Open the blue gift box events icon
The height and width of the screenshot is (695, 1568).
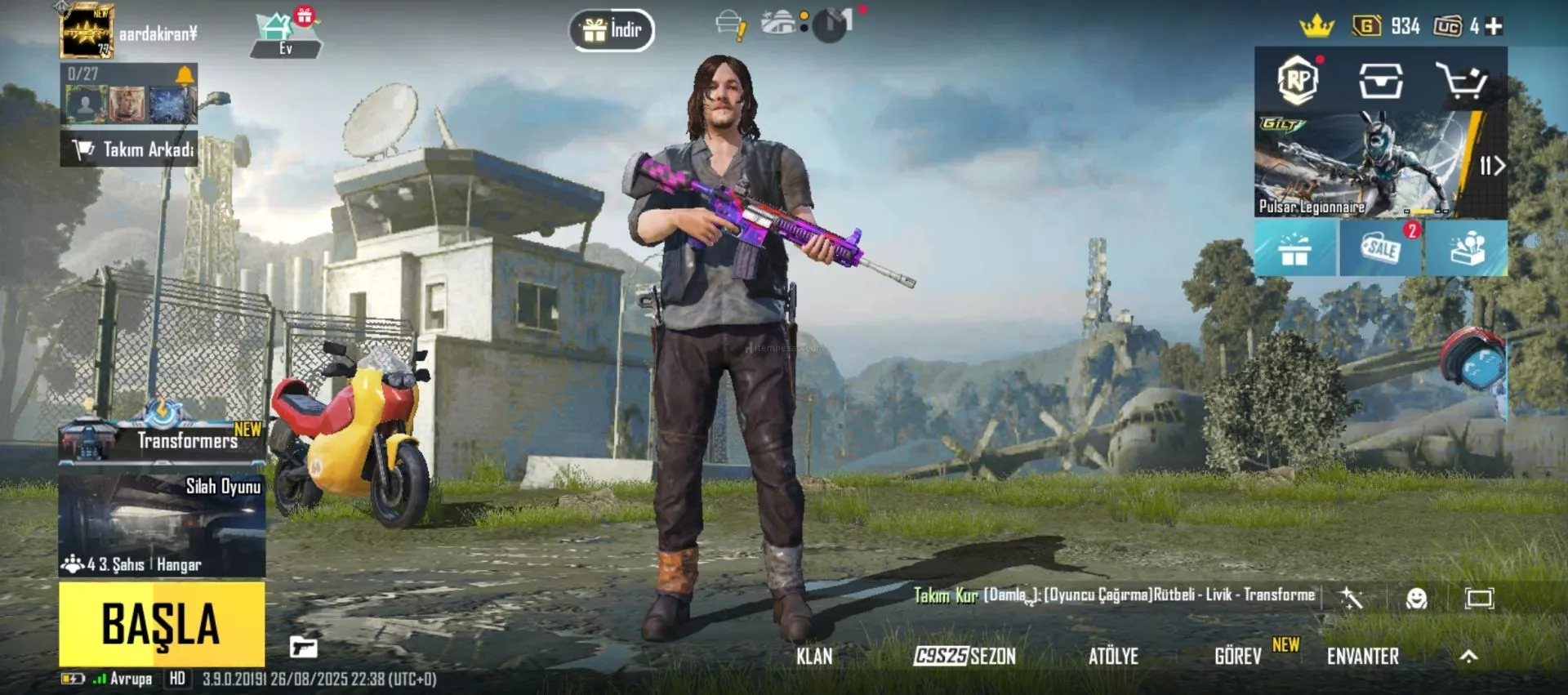point(1296,248)
